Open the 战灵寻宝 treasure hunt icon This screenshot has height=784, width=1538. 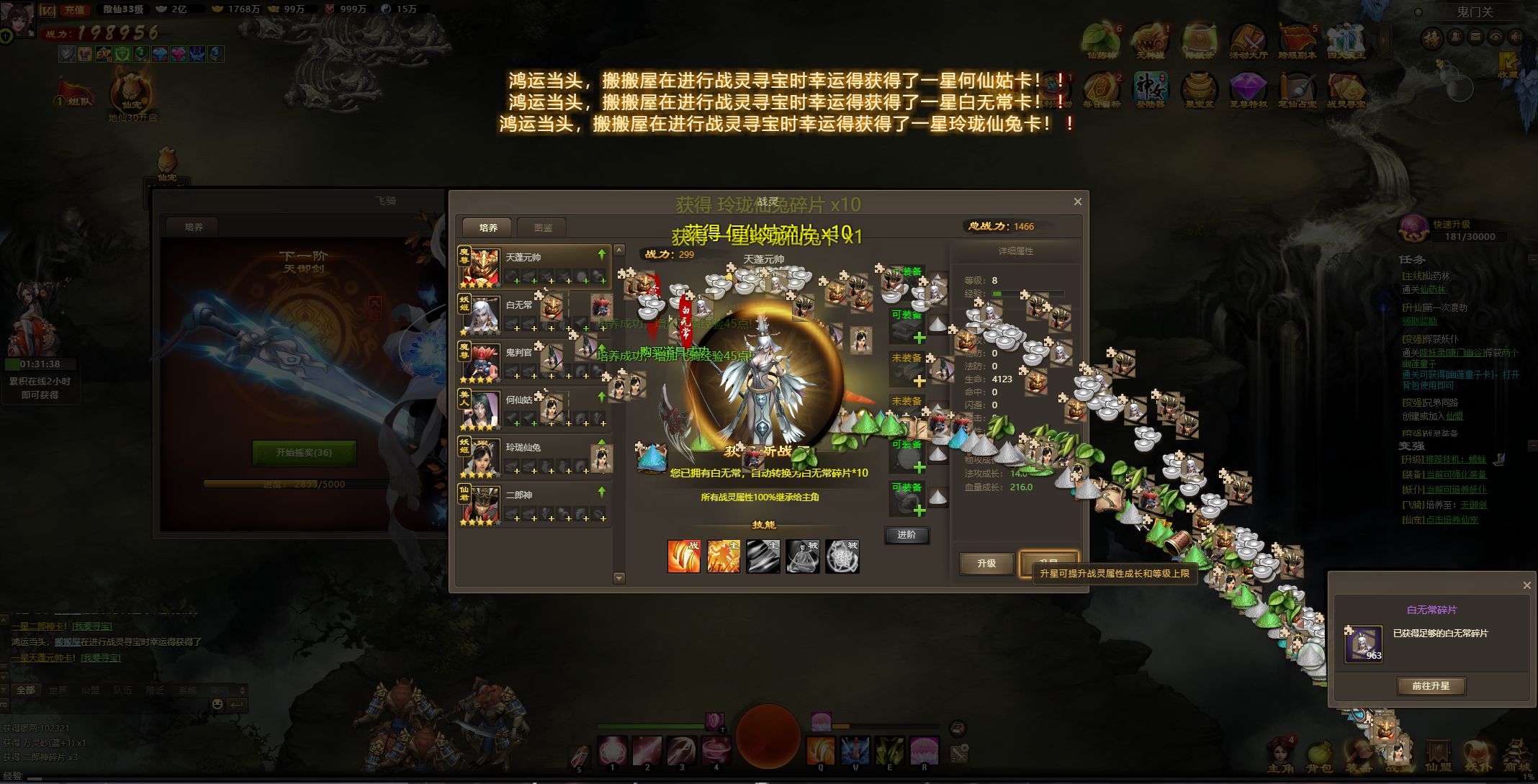pyautogui.click(x=1346, y=91)
